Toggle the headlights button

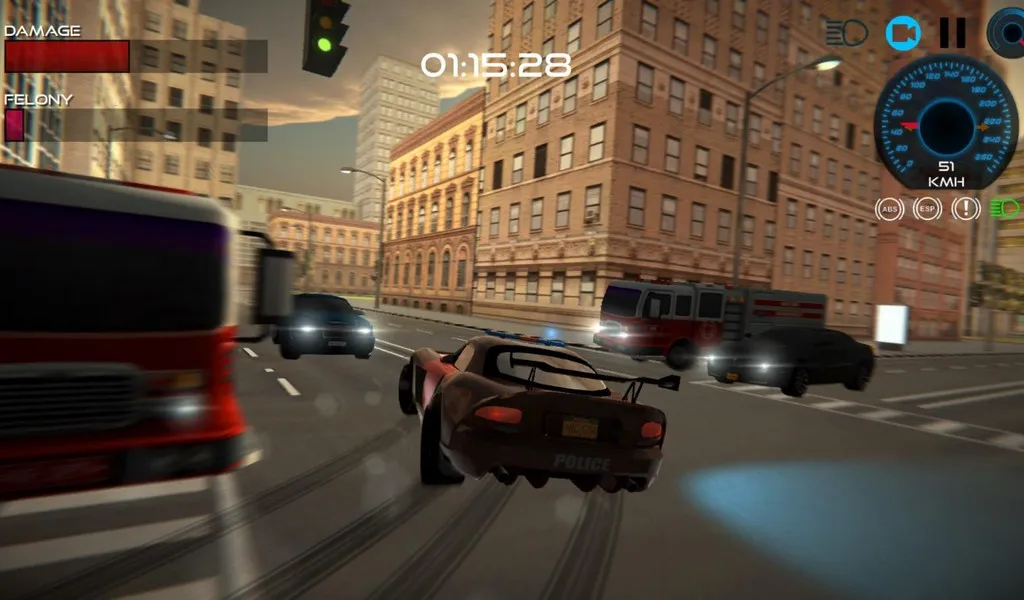click(x=846, y=33)
